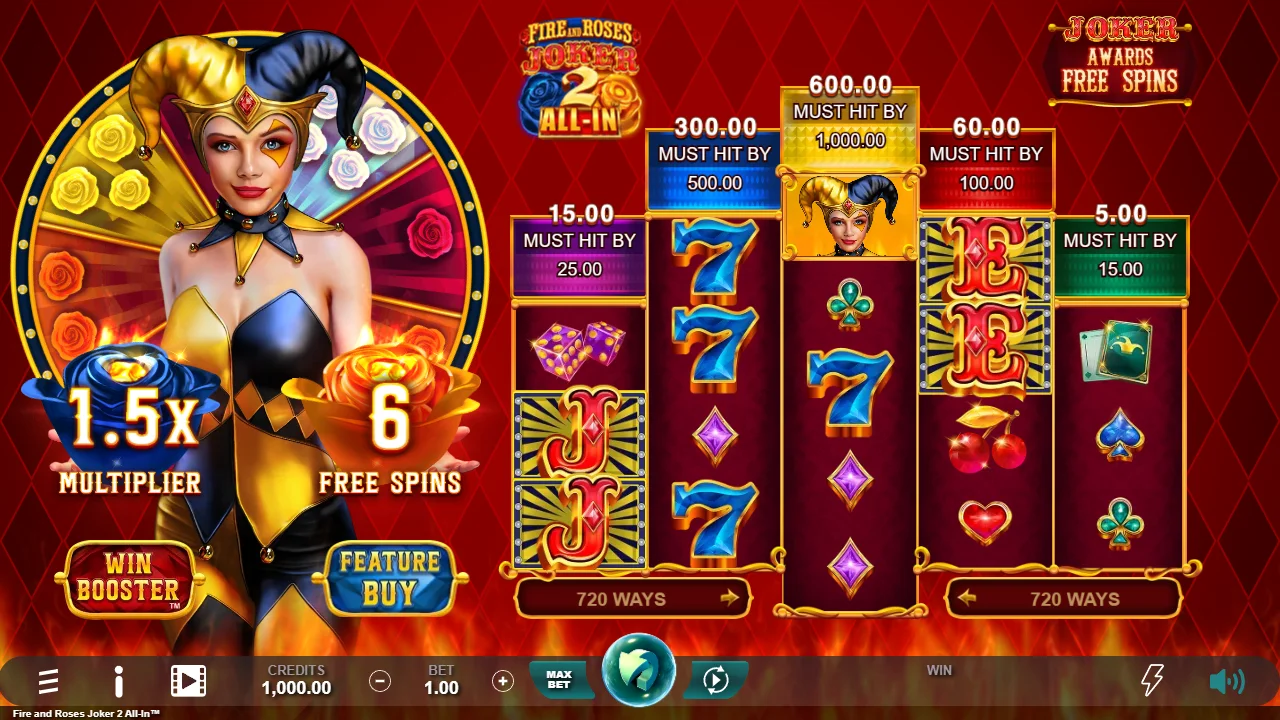Click the 600.00 jackpot display
Viewport: 1280px width, 720px height.
[x=849, y=86]
